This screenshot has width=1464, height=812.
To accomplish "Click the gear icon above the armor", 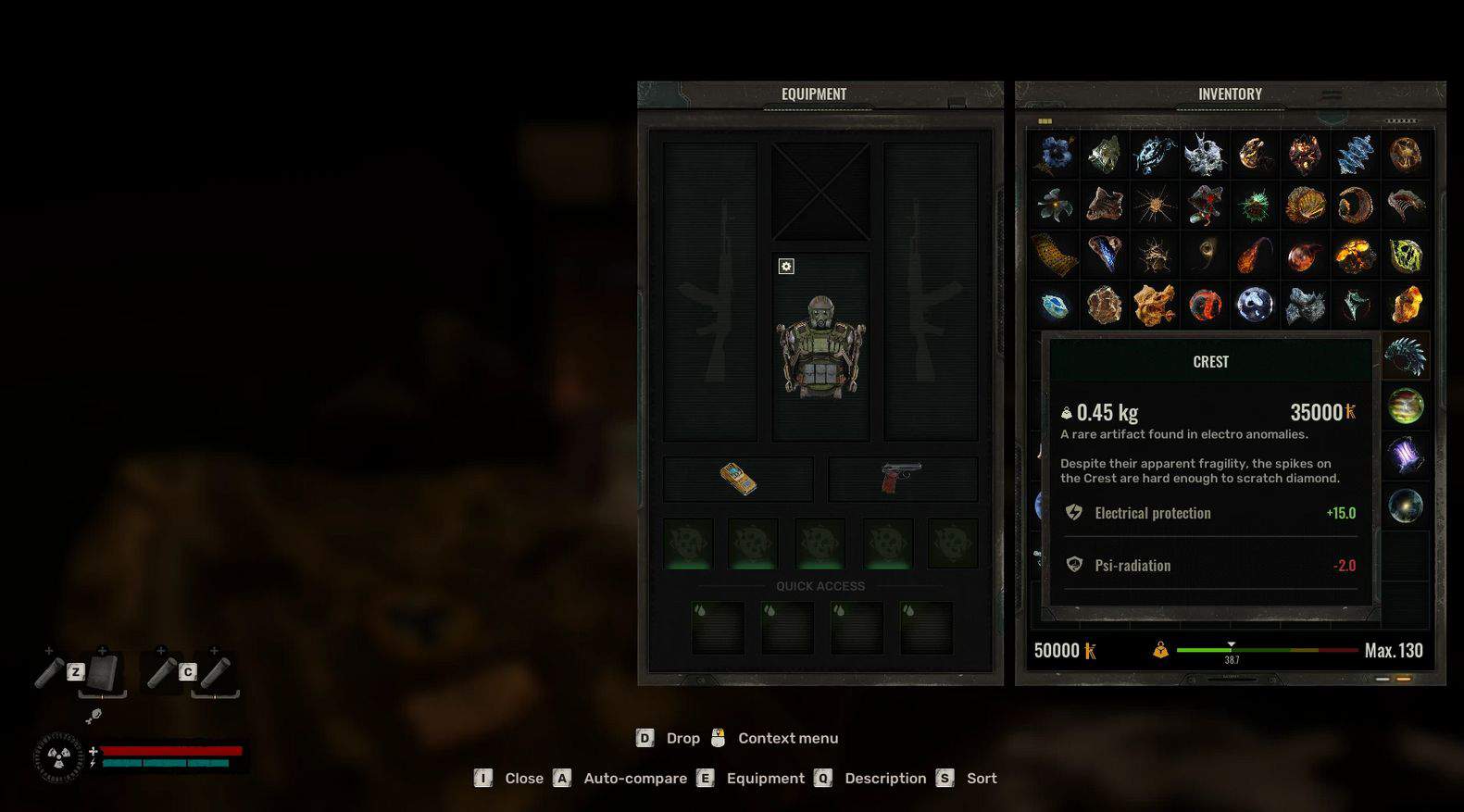I will point(786,267).
